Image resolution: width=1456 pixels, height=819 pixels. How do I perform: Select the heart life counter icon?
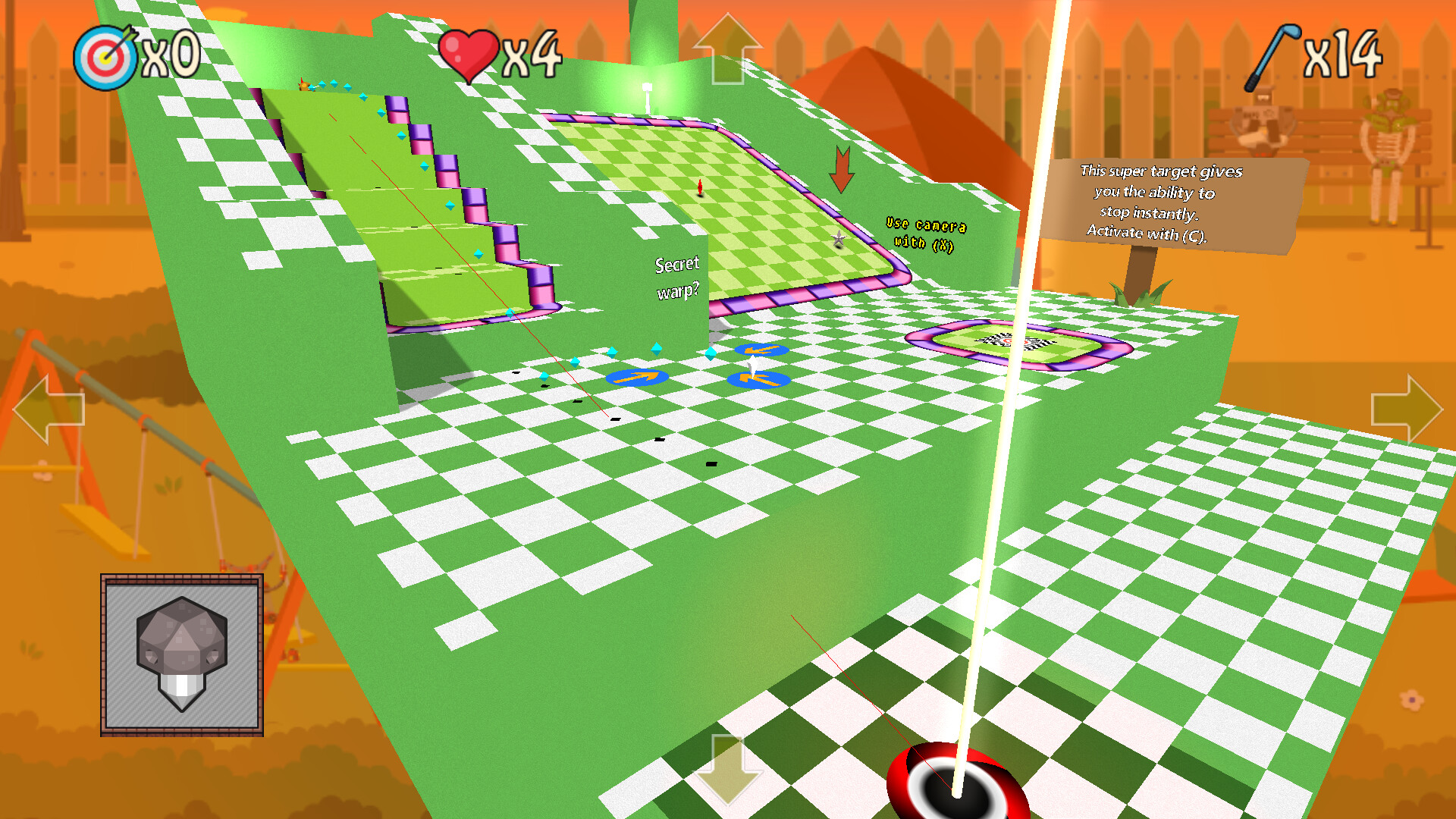tap(470, 51)
